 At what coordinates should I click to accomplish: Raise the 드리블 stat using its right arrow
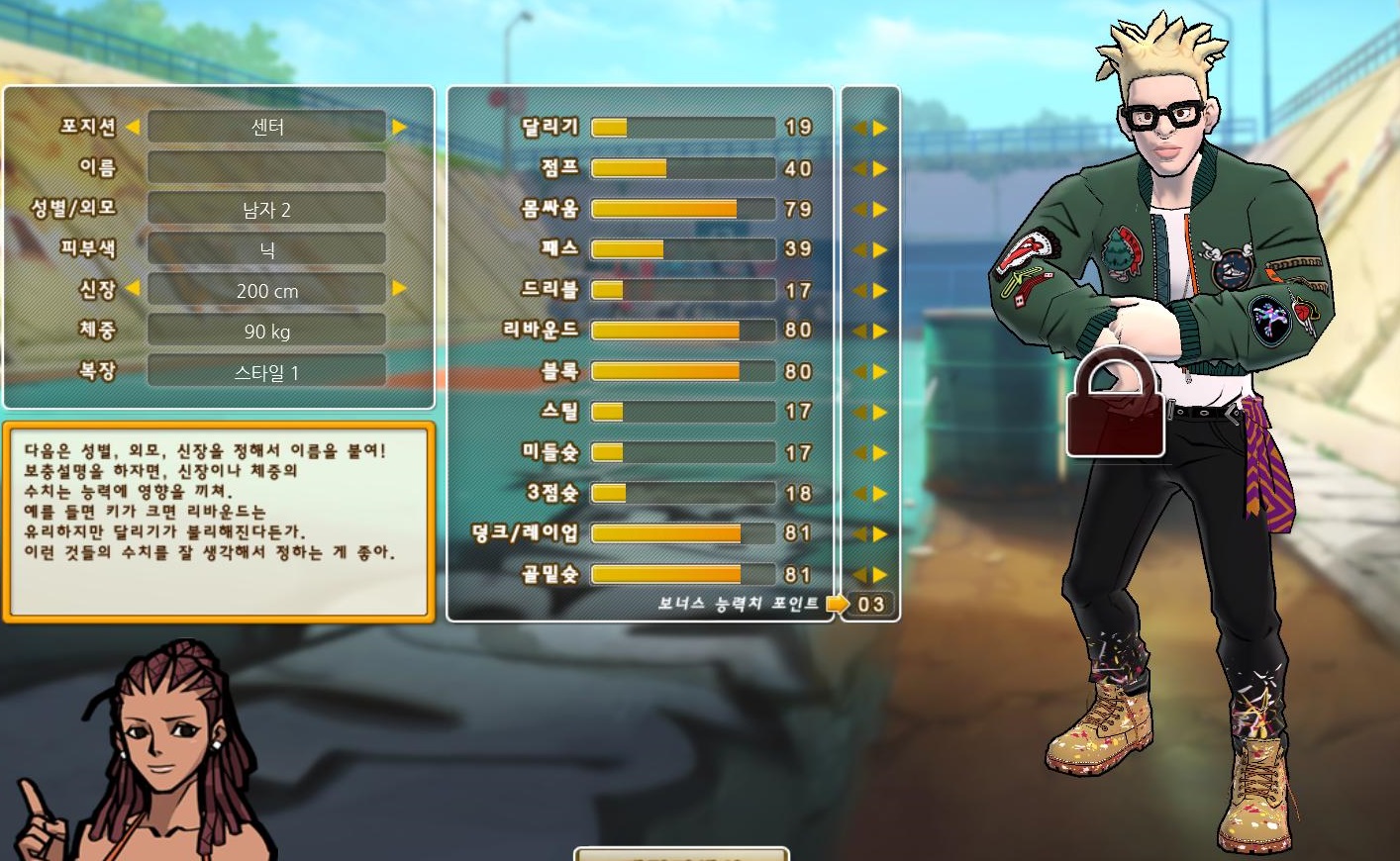880,291
